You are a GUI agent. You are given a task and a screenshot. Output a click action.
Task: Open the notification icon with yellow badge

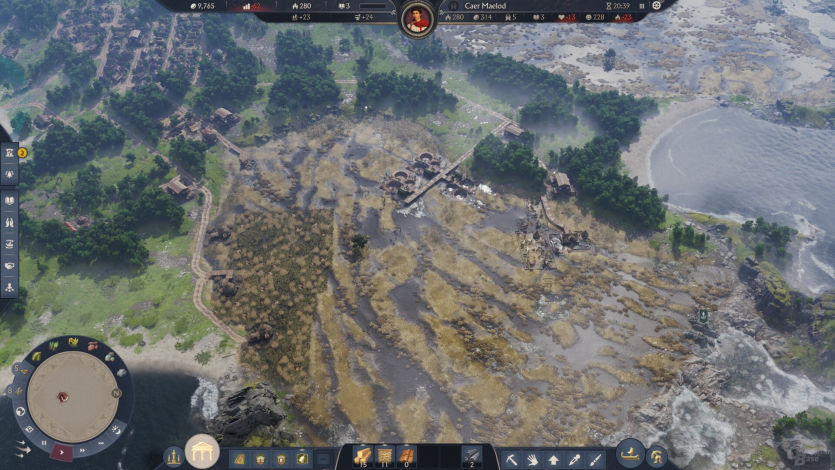coord(10,153)
